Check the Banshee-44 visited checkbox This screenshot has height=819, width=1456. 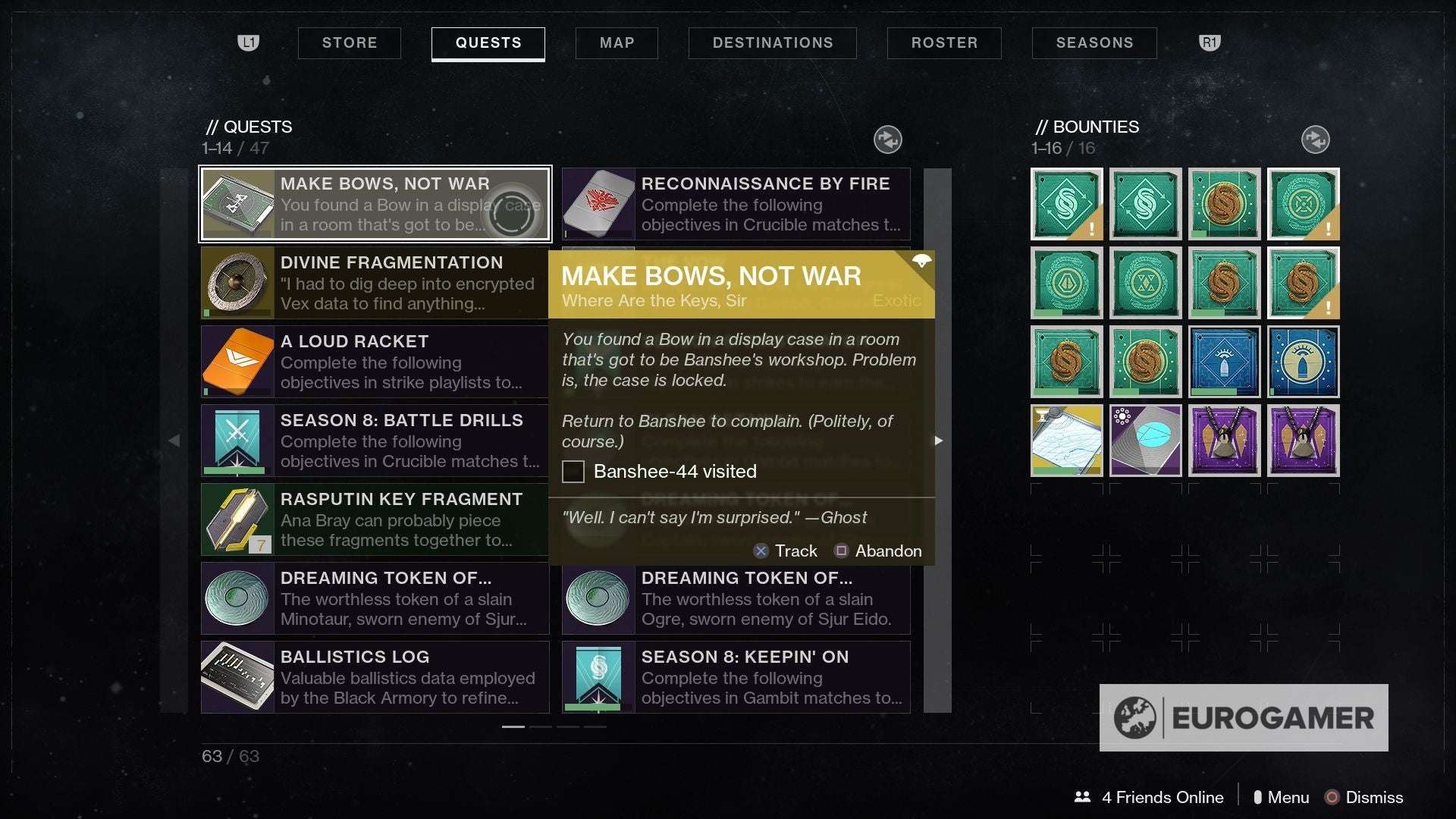573,471
